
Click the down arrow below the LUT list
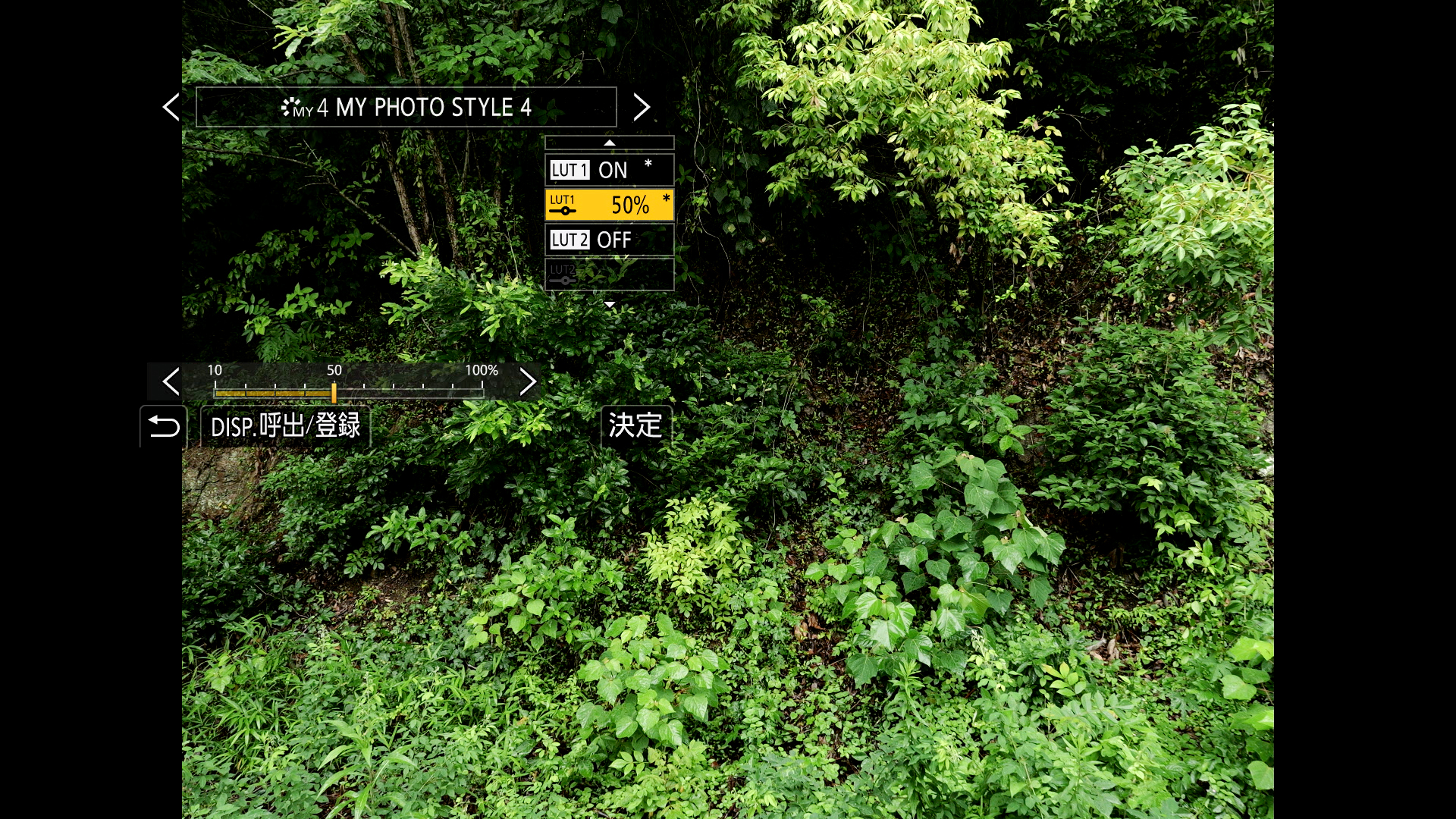[x=609, y=304]
